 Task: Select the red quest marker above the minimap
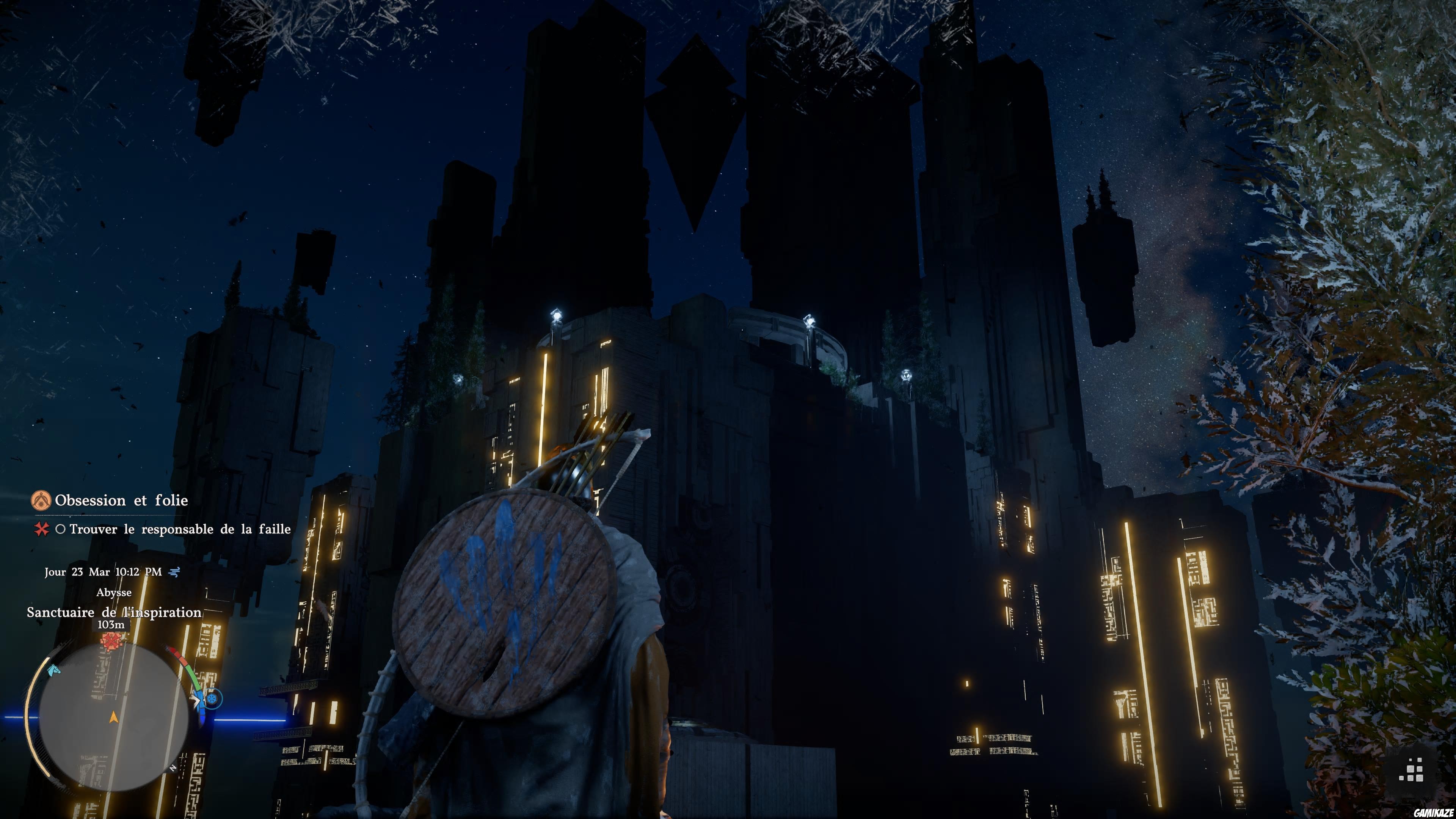click(x=111, y=641)
